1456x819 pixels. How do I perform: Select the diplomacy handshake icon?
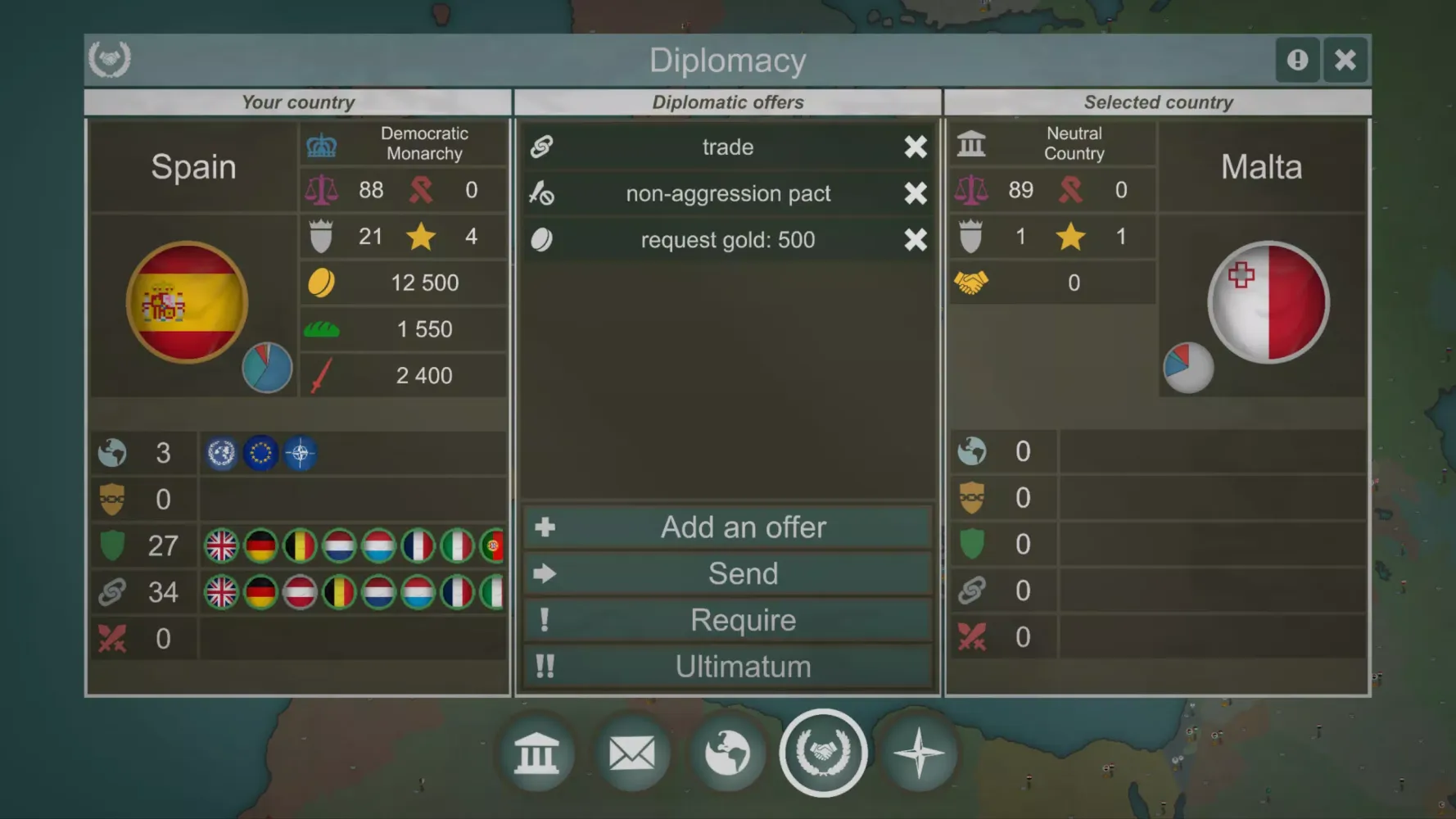point(824,753)
